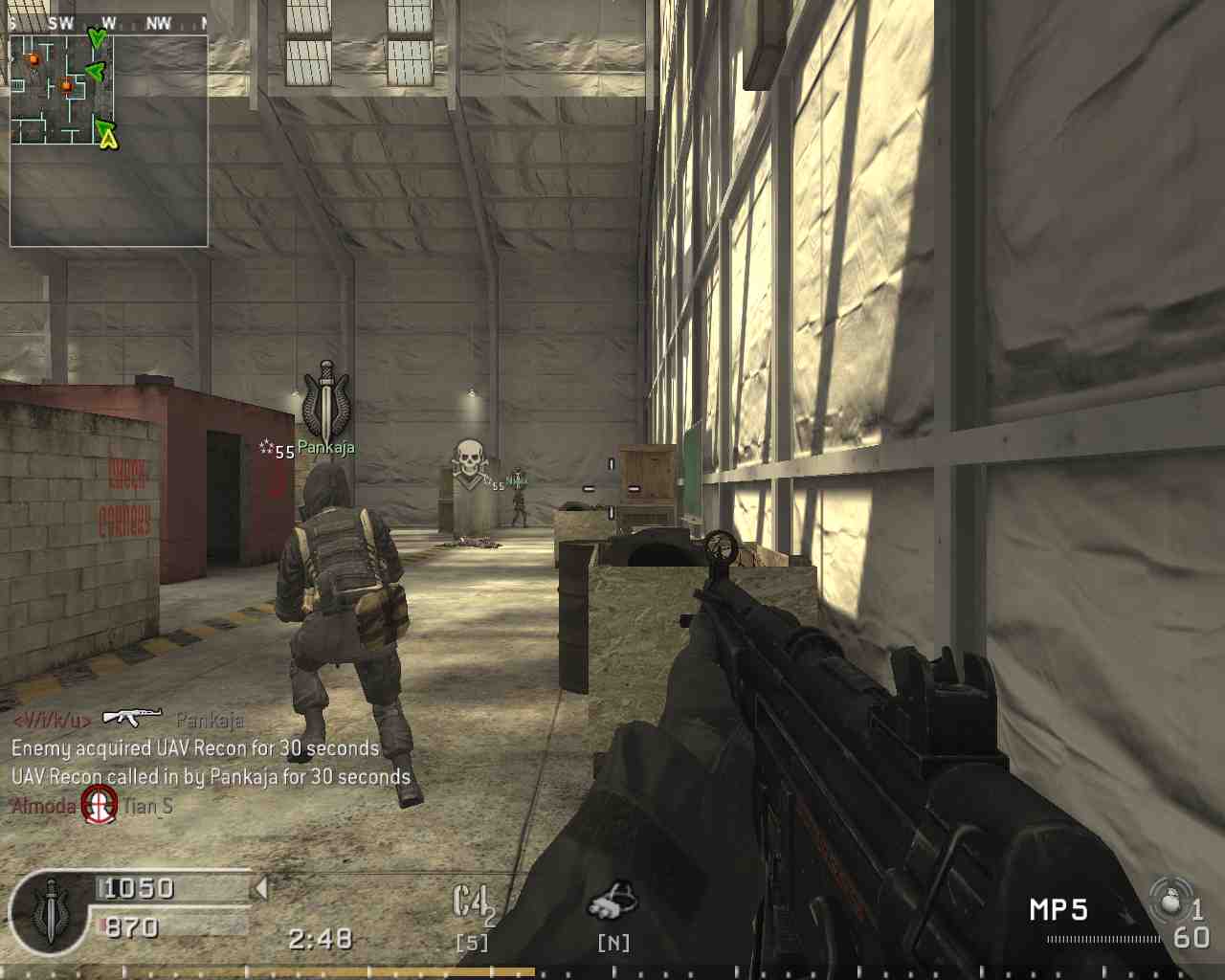Click the minimap in the corner
The height and width of the screenshot is (980, 1225).
point(108,140)
